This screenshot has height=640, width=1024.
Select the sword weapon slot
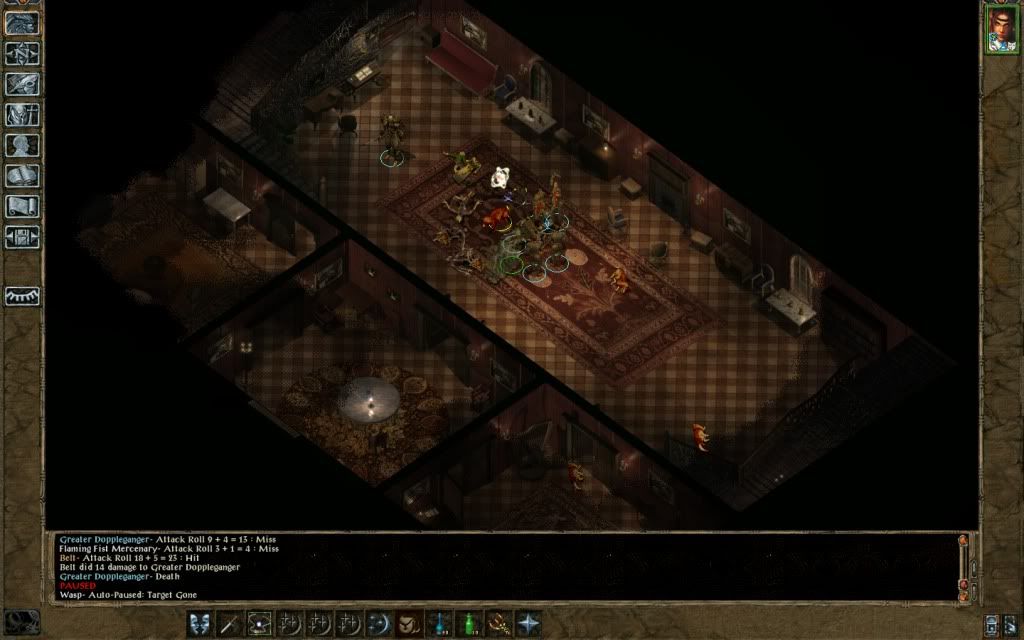coord(228,622)
